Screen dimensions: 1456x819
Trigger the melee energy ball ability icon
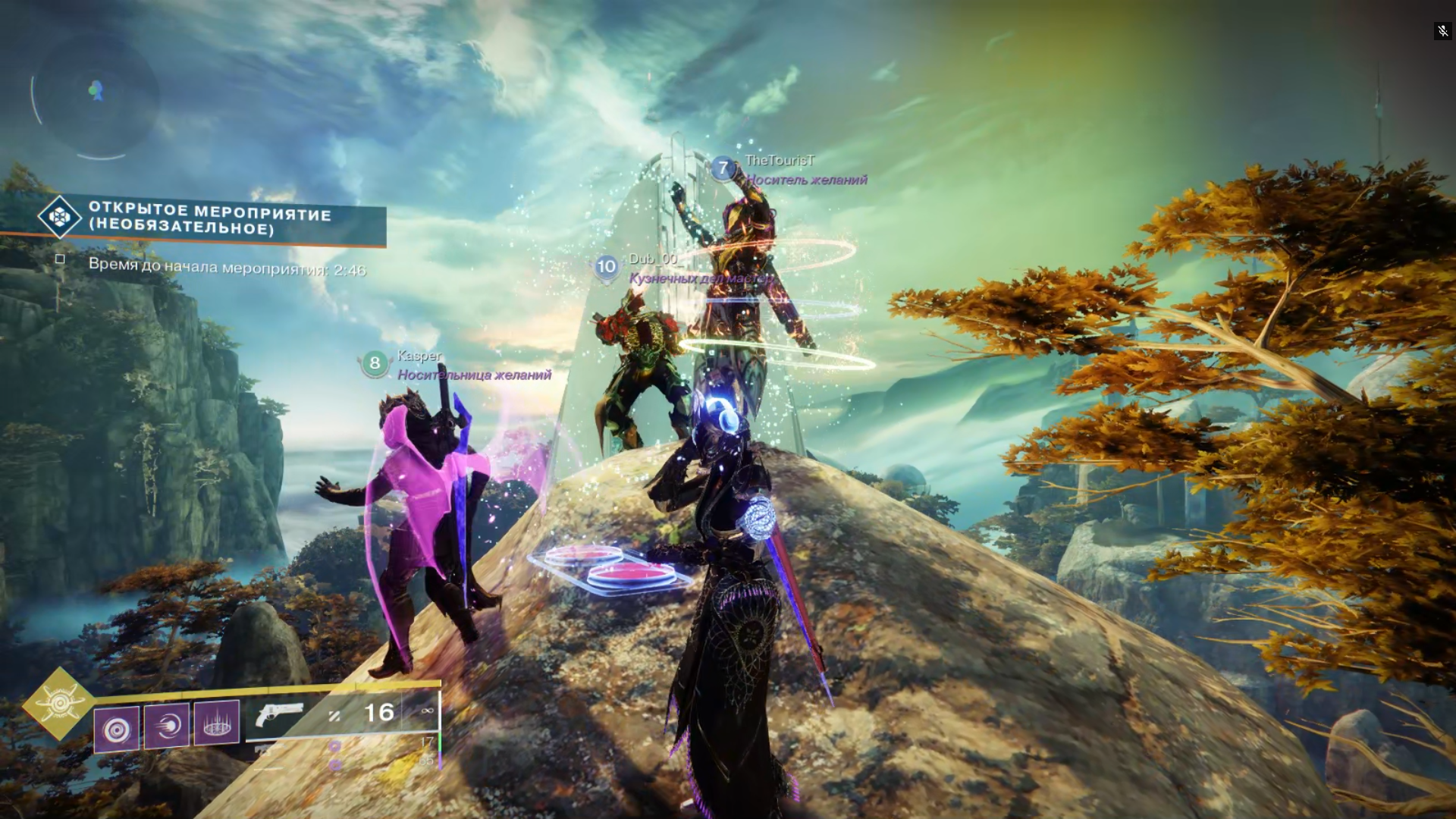167,726
